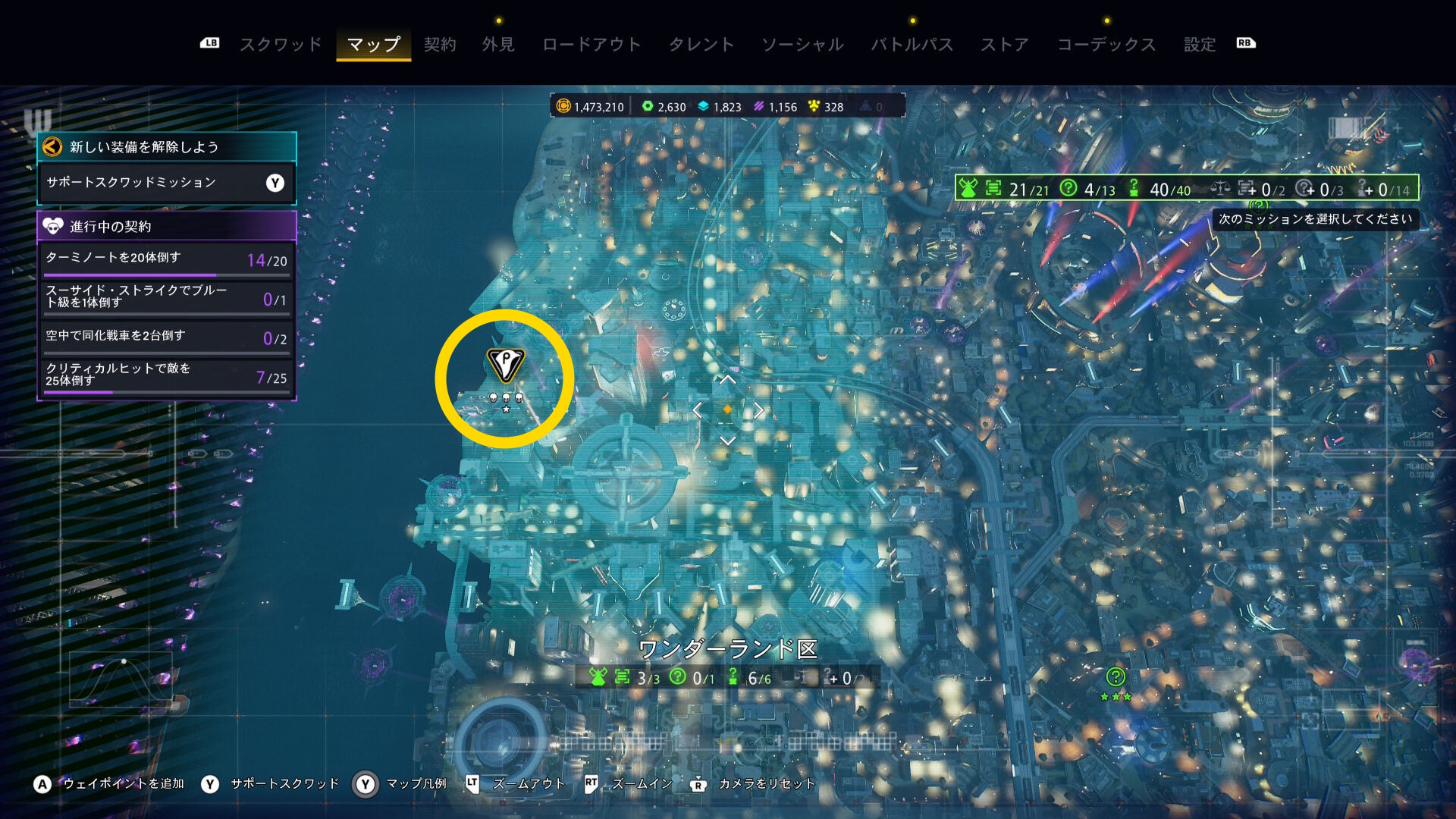The height and width of the screenshot is (819, 1456).
Task: Choose the 空中で同化戦車を2台倒す contract
Action: pyautogui.click(x=166, y=337)
